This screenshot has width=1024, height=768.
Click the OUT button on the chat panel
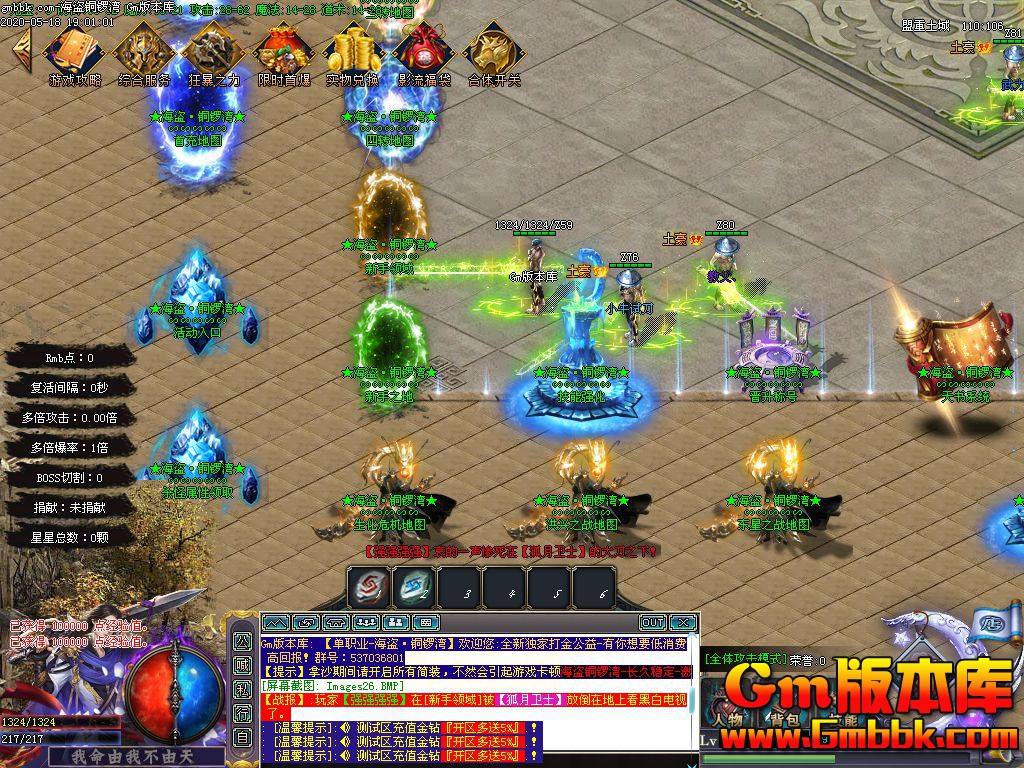pos(652,623)
